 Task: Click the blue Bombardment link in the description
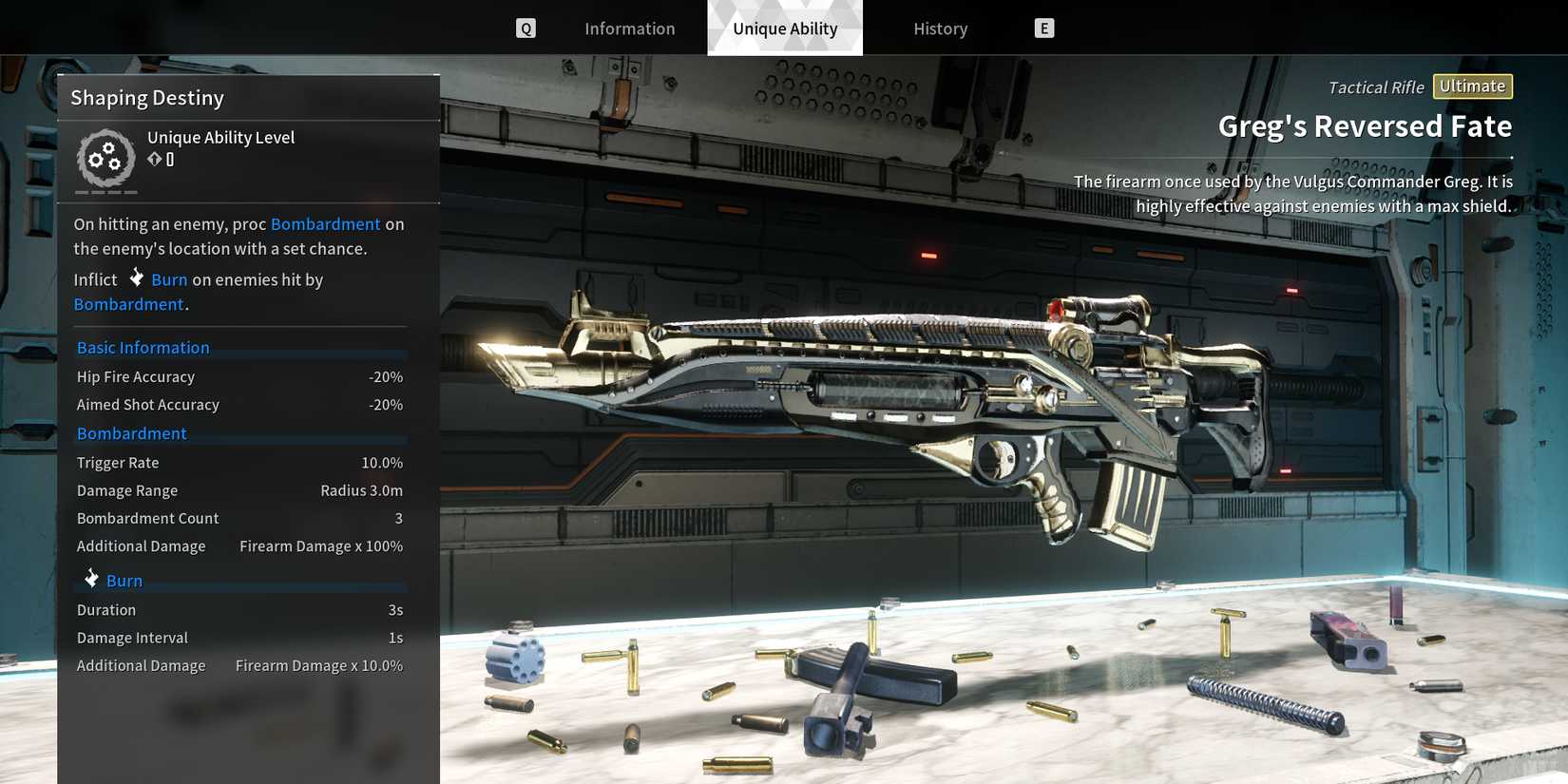coord(325,224)
